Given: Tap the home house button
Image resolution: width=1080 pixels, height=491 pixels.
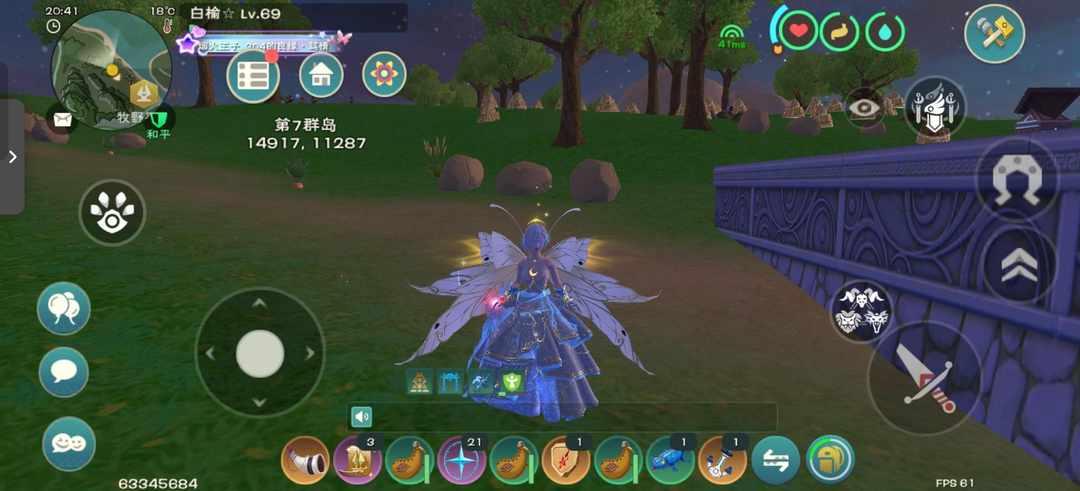Looking at the screenshot, I should (321, 75).
